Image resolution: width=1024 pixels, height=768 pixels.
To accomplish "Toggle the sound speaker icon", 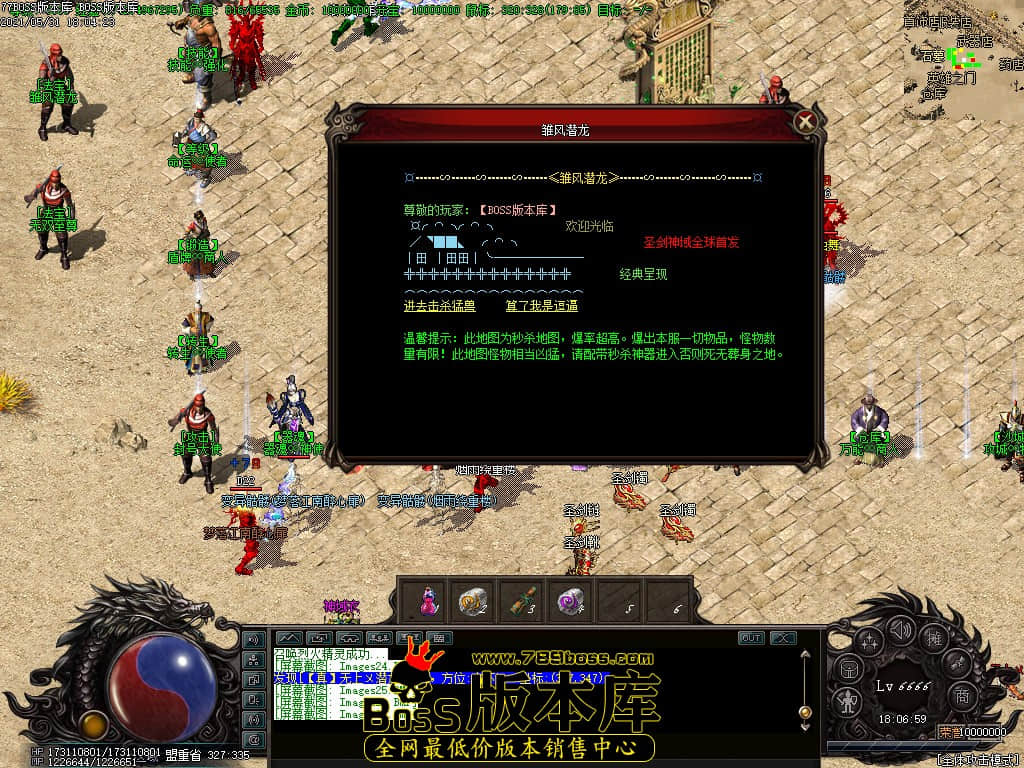I will (x=901, y=629).
